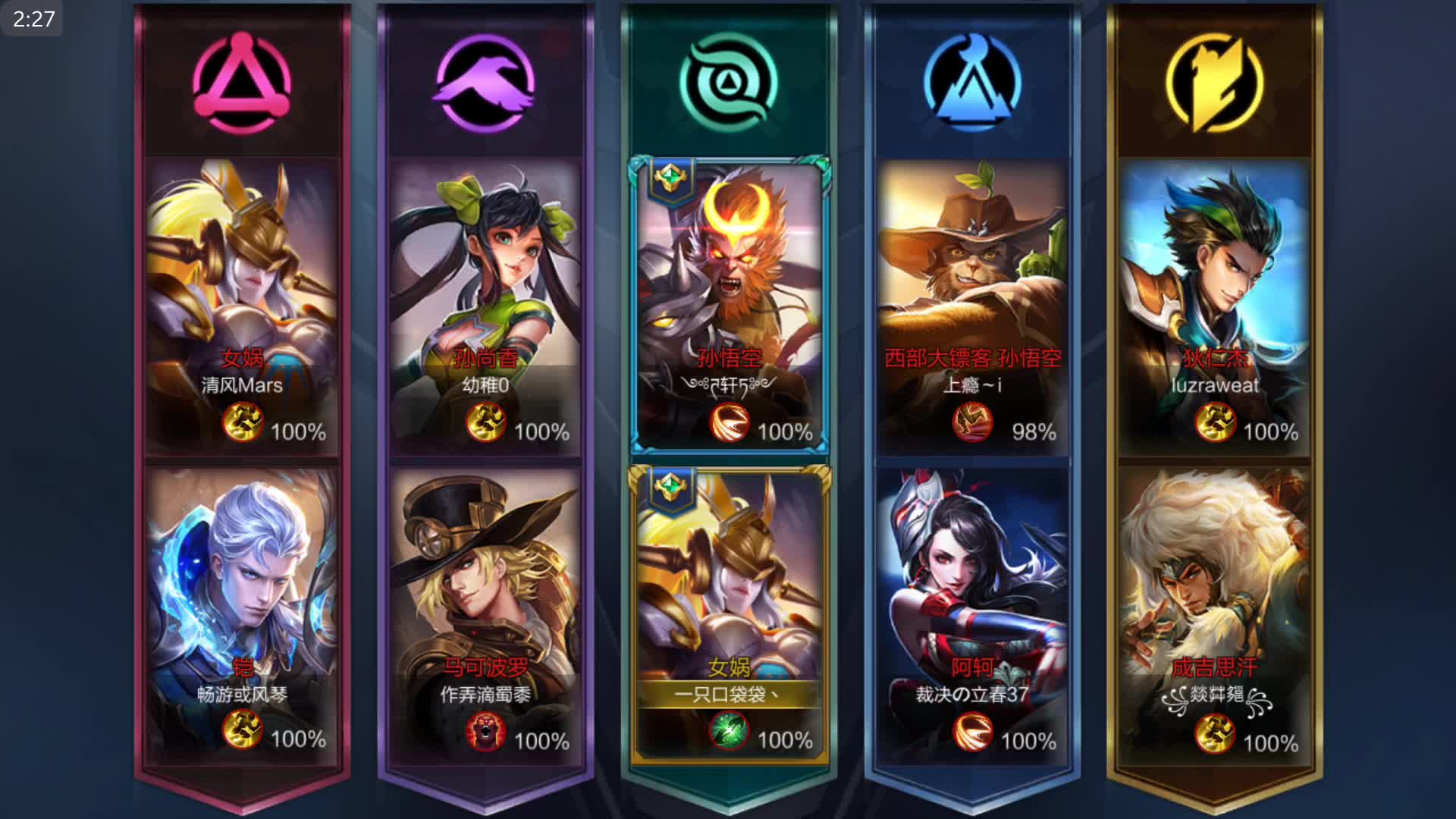
Task: Click the teal swirl team emblem
Action: coord(729,82)
